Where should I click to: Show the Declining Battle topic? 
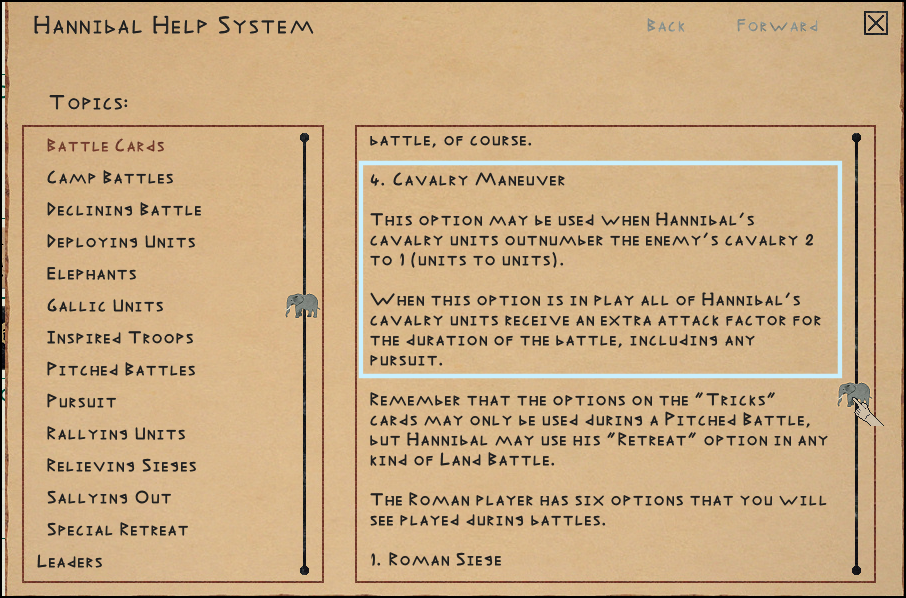click(x=124, y=210)
